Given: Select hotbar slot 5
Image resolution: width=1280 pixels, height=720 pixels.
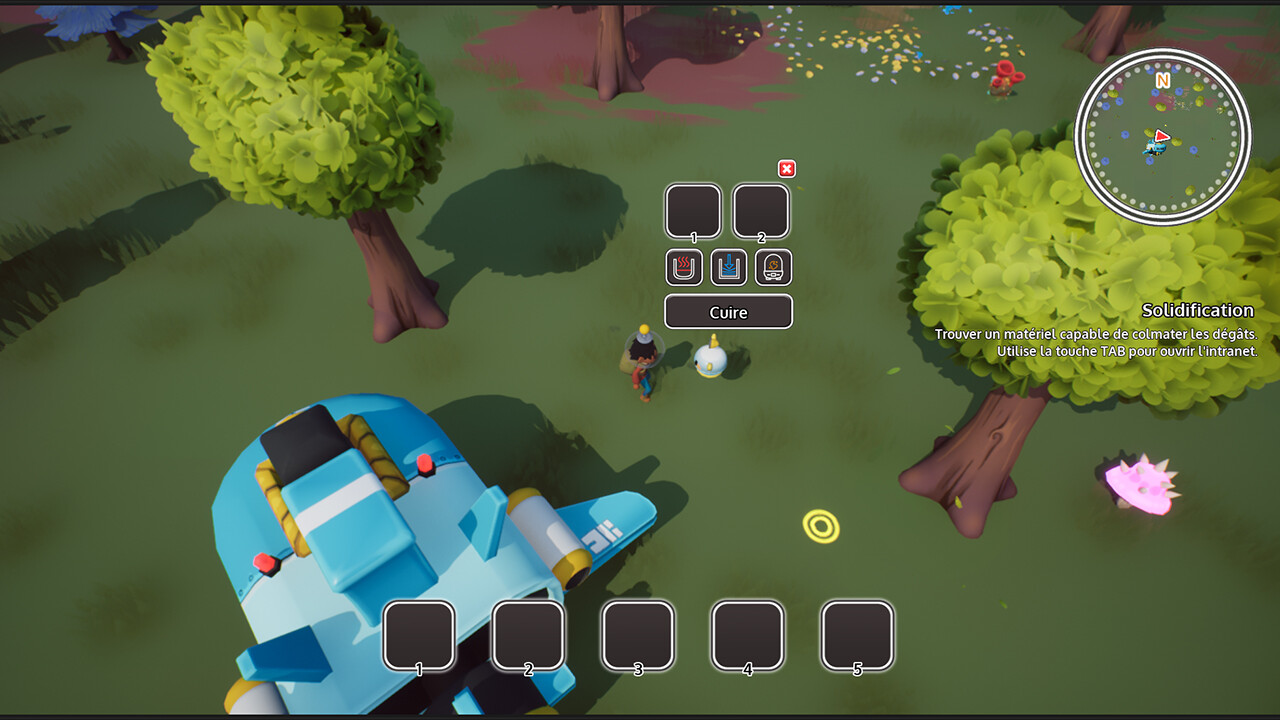Looking at the screenshot, I should (857, 634).
